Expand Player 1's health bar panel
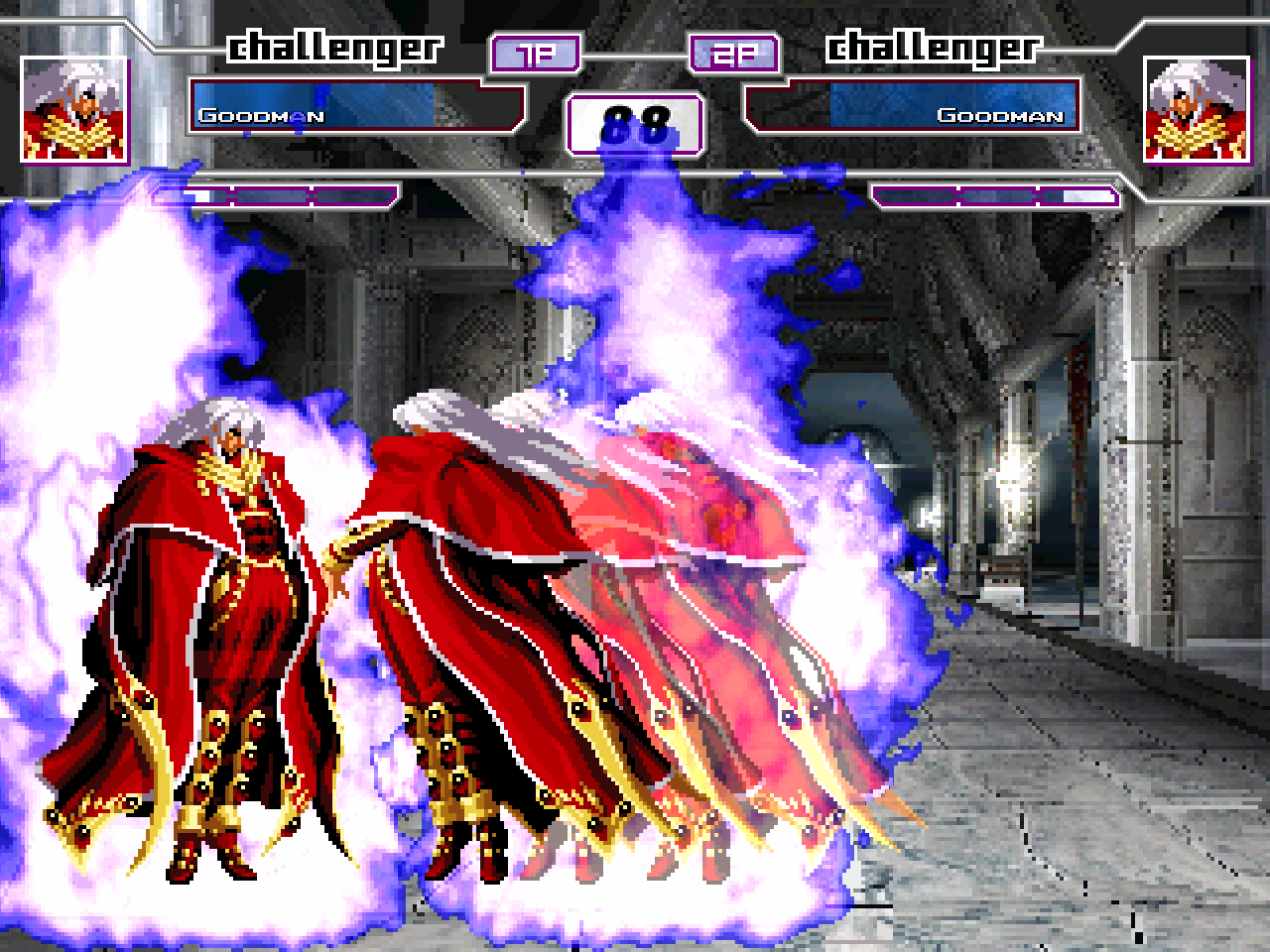 (357, 111)
